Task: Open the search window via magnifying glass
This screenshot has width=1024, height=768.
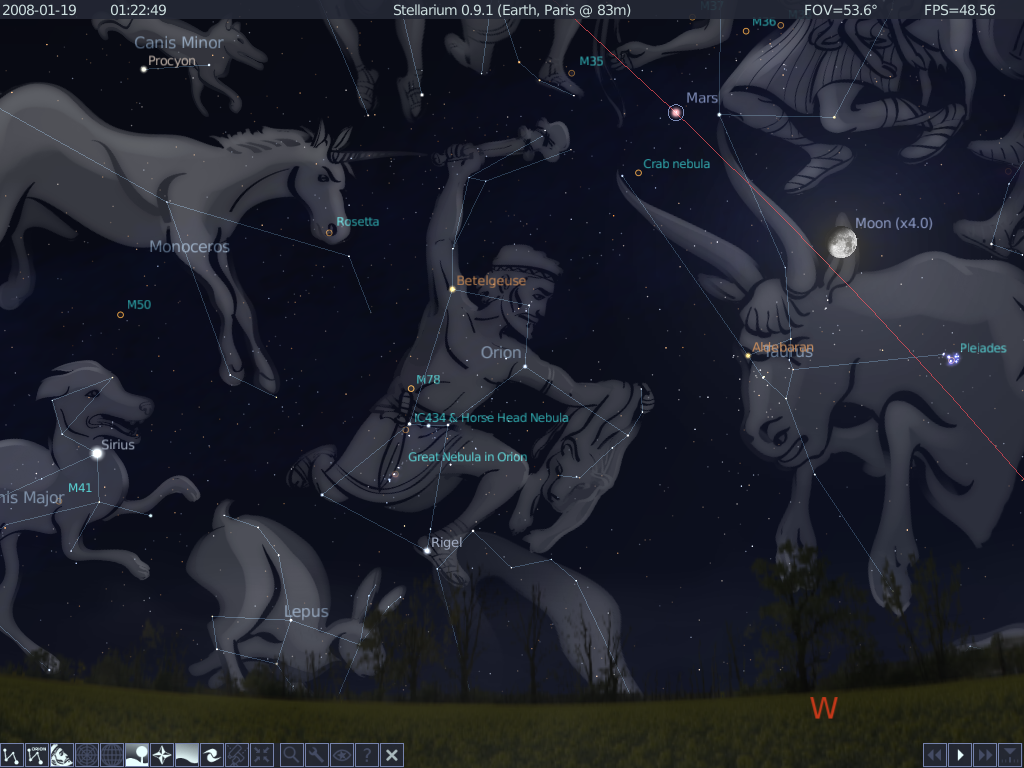Action: tap(291, 755)
